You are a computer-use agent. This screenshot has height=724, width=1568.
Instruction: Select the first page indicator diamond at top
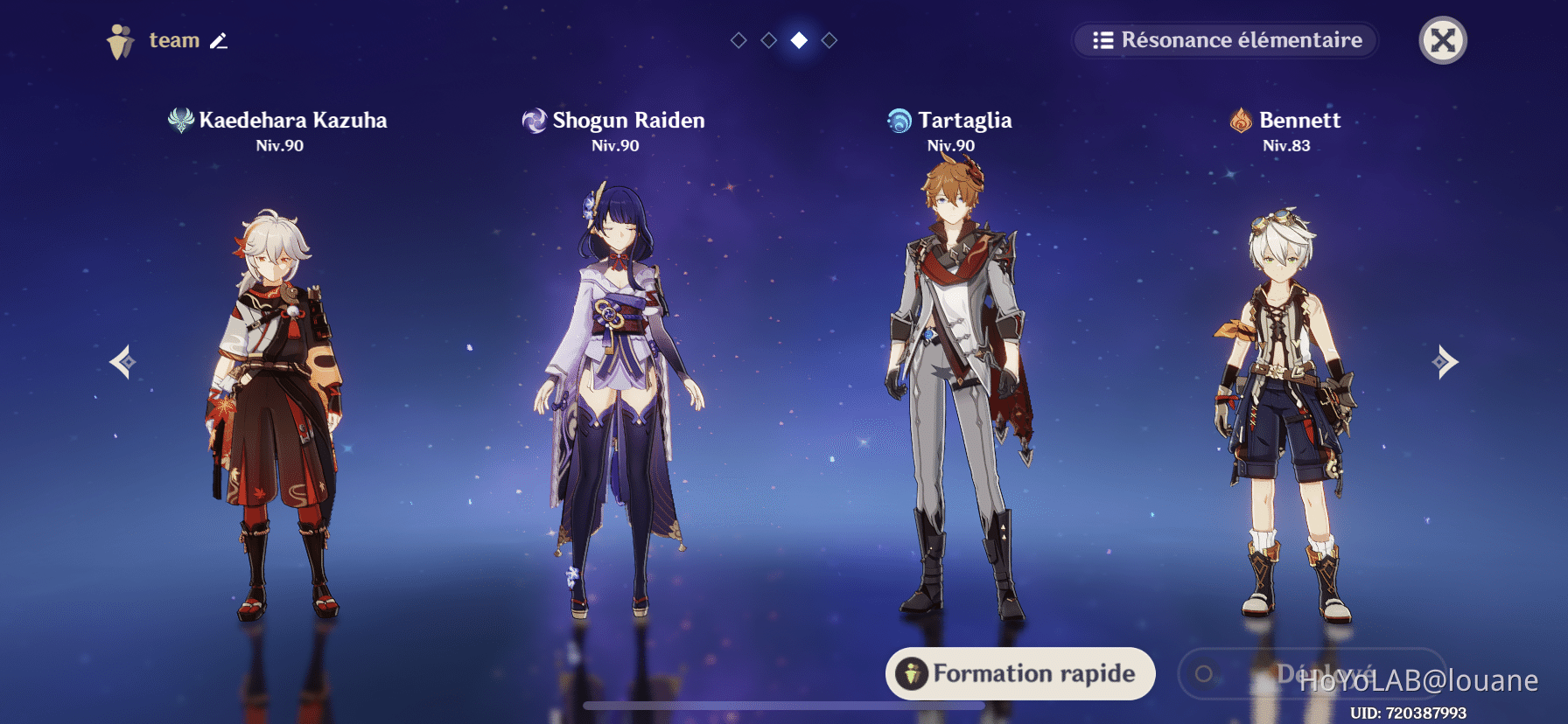pos(738,38)
